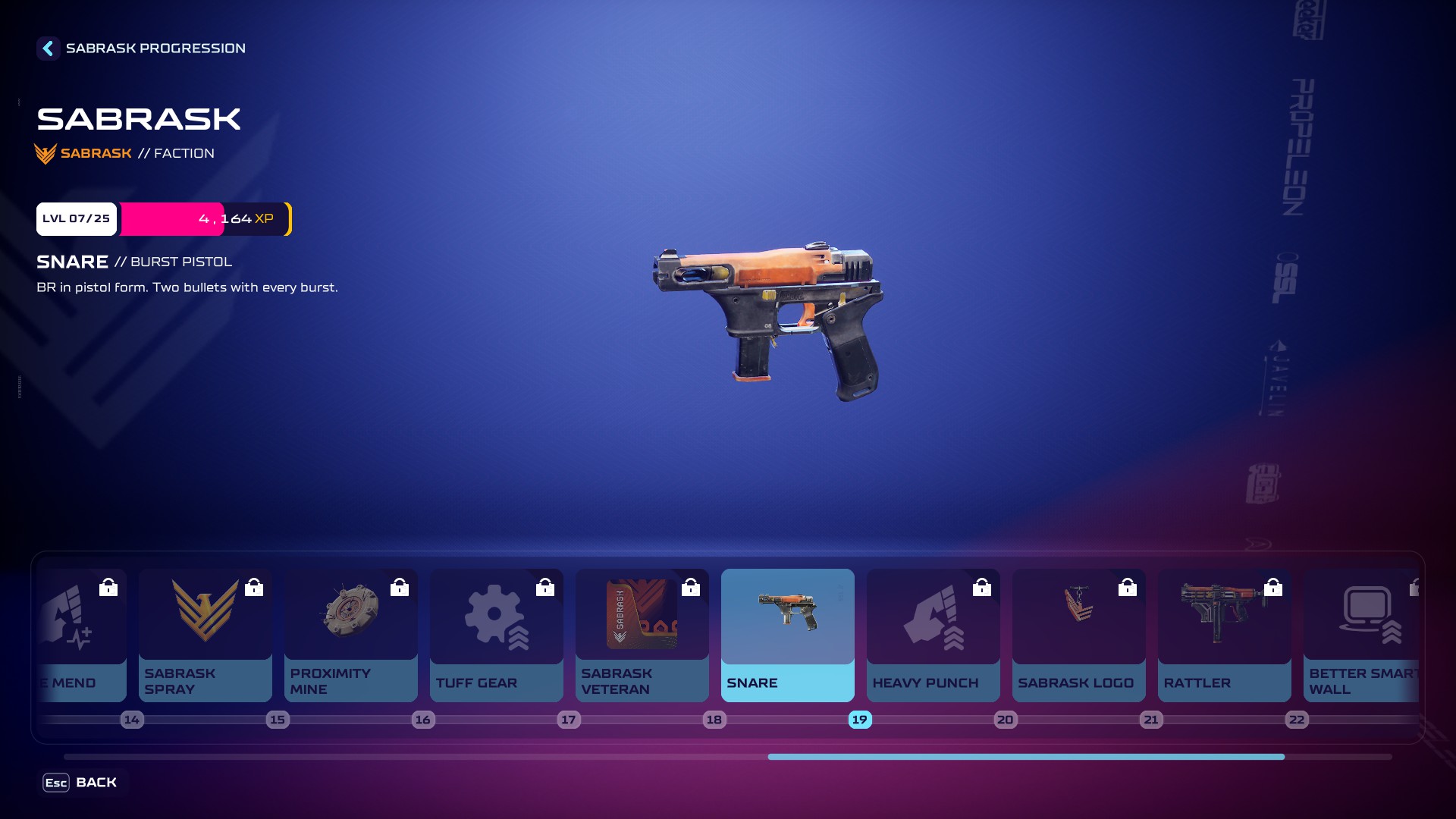This screenshot has height=819, width=1456.
Task: Jump to level 19 marker
Action: click(x=859, y=720)
